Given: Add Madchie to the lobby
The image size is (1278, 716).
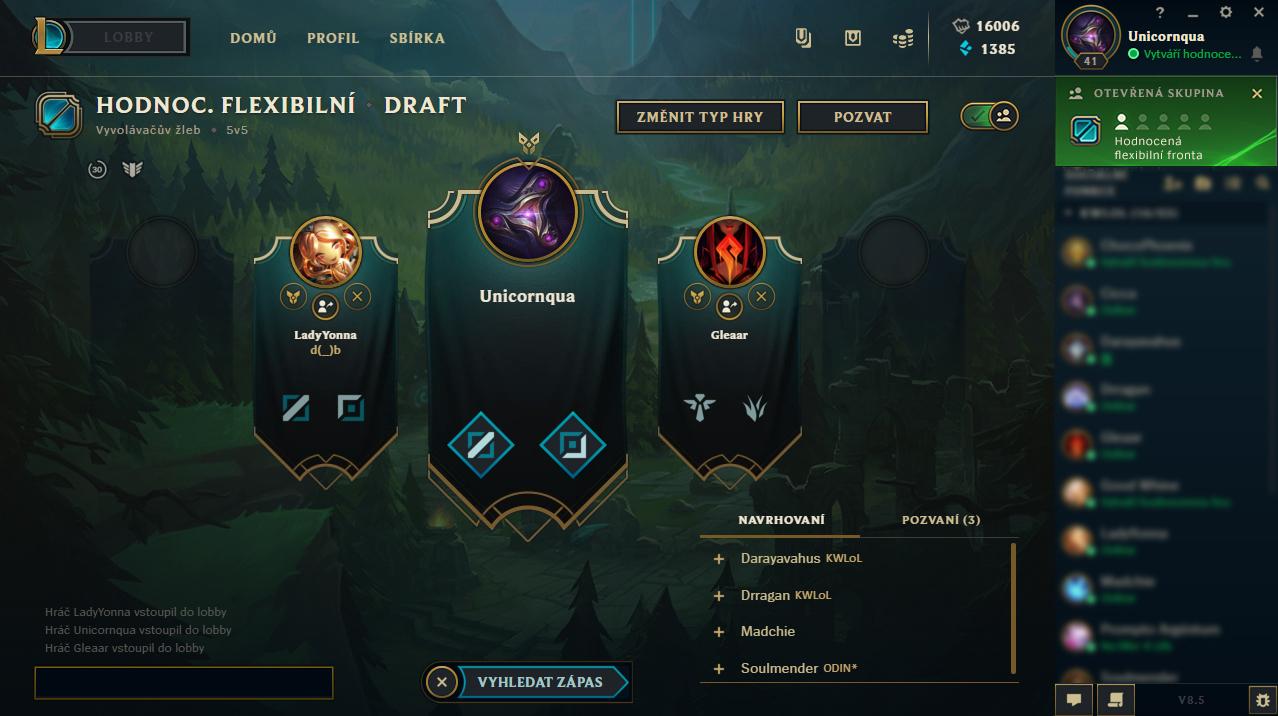Looking at the screenshot, I should click(x=718, y=632).
